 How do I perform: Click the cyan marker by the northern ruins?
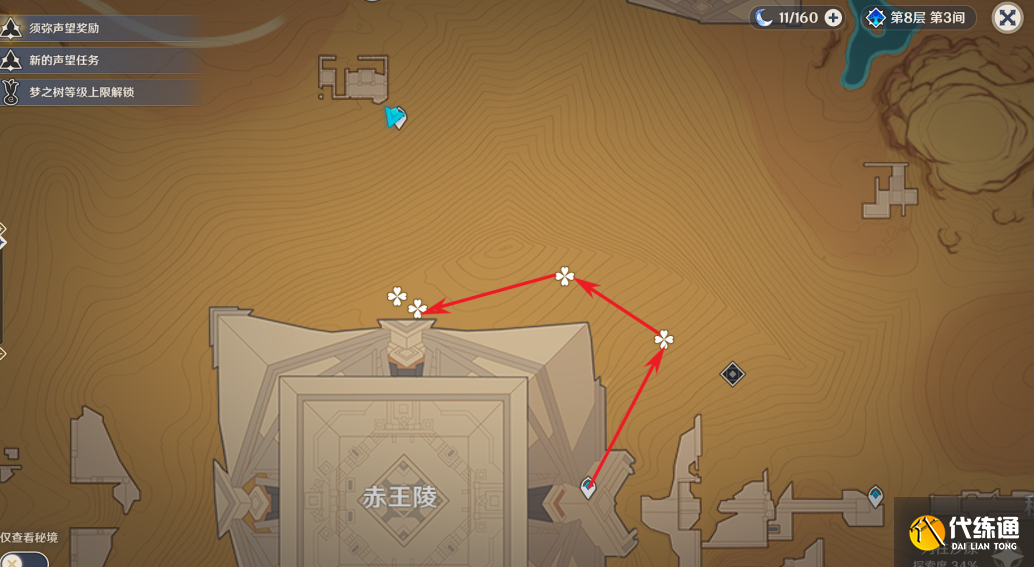396,118
